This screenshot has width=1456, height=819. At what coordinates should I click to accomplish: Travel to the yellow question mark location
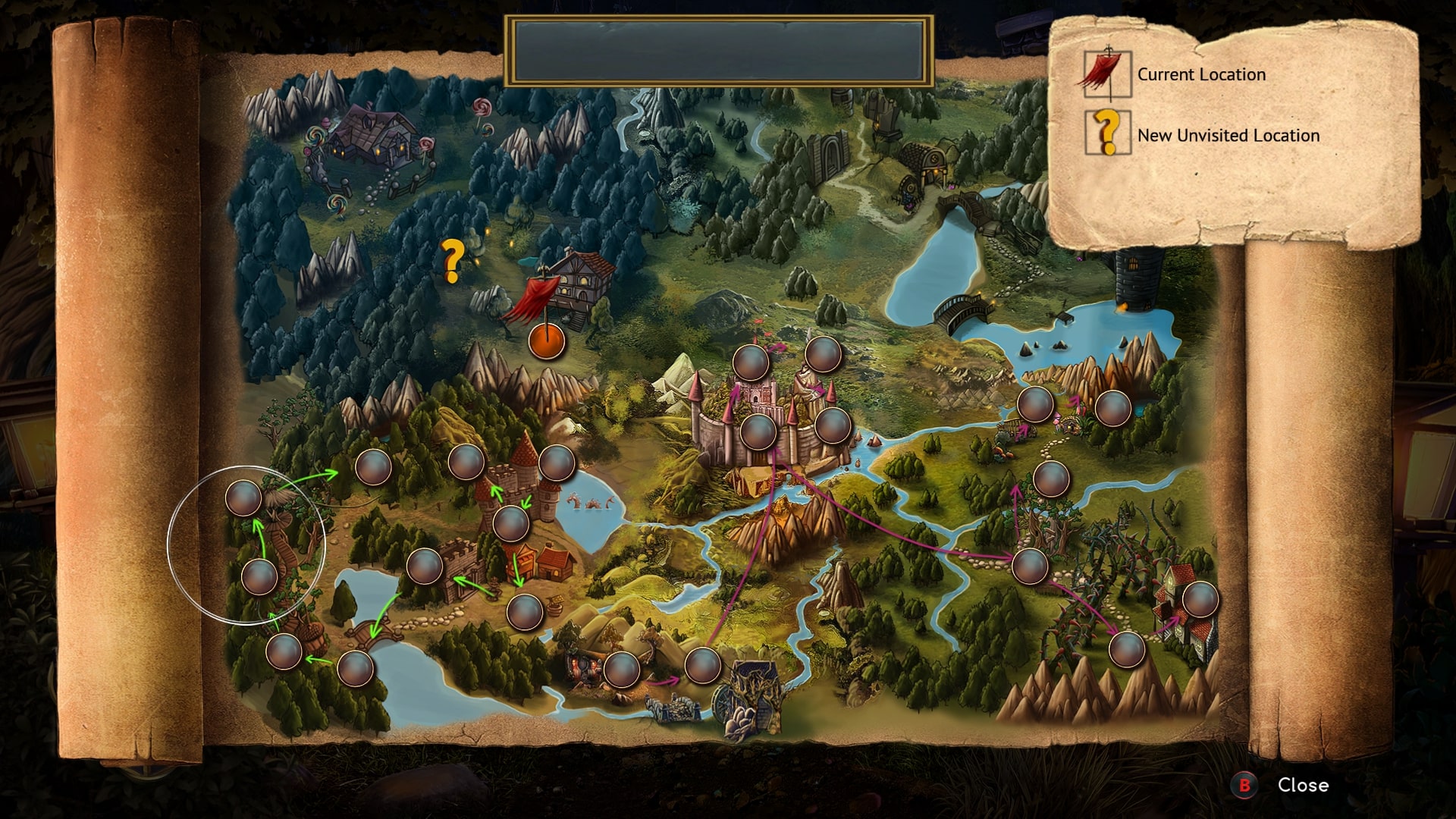click(453, 260)
